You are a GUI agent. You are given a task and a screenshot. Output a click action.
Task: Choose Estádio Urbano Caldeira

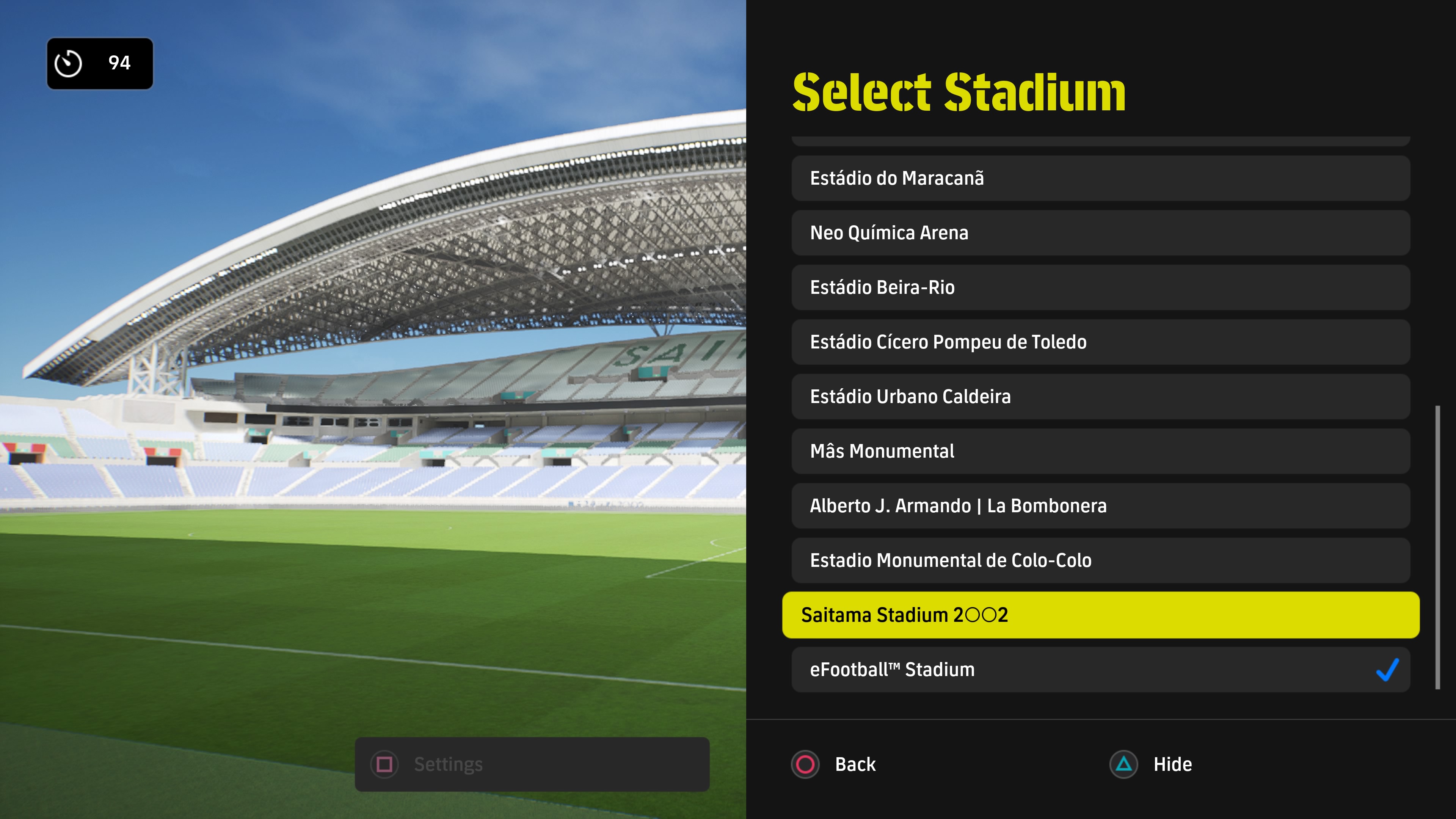click(1100, 396)
